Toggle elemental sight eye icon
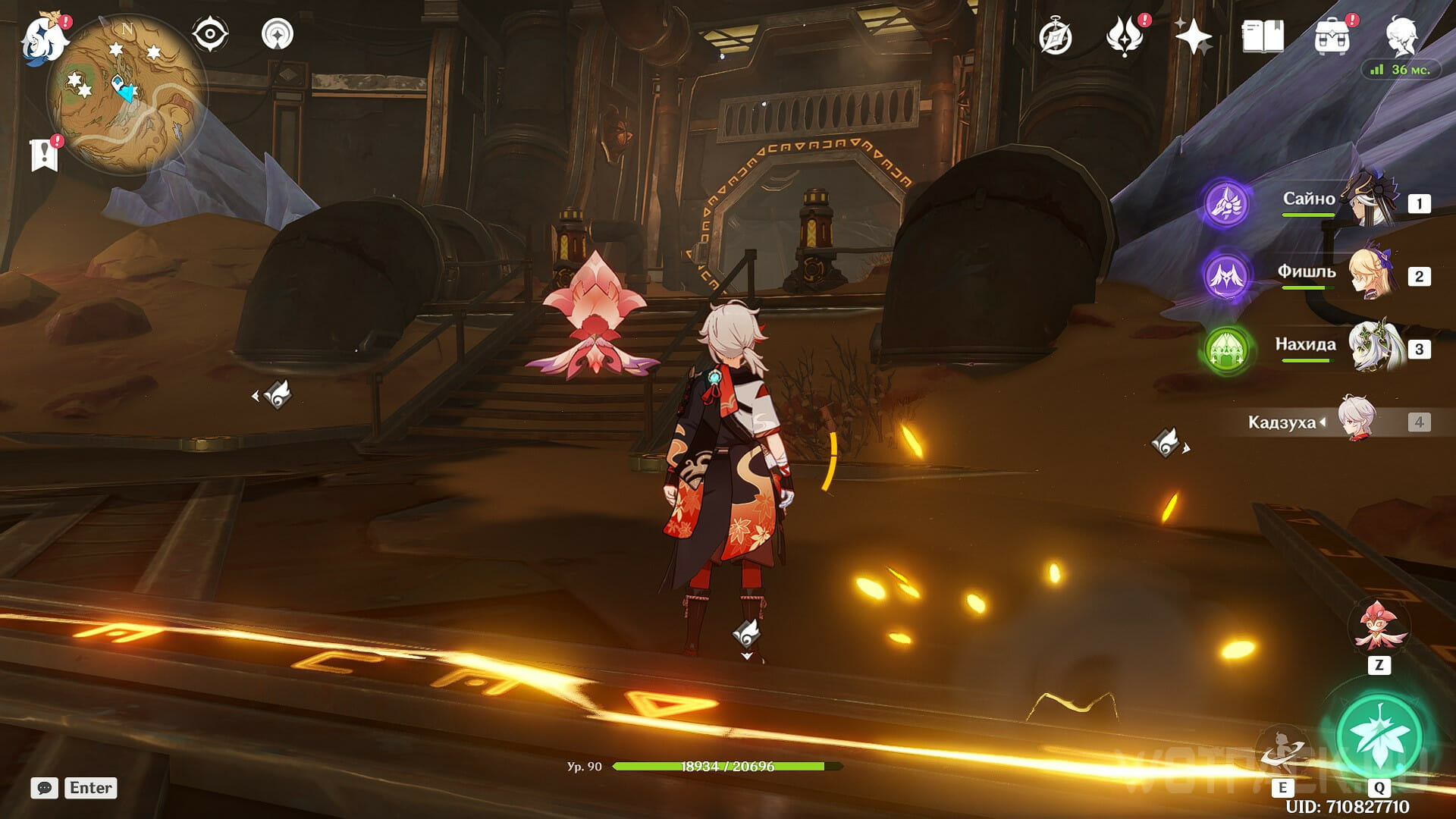This screenshot has width=1456, height=819. coord(210,35)
